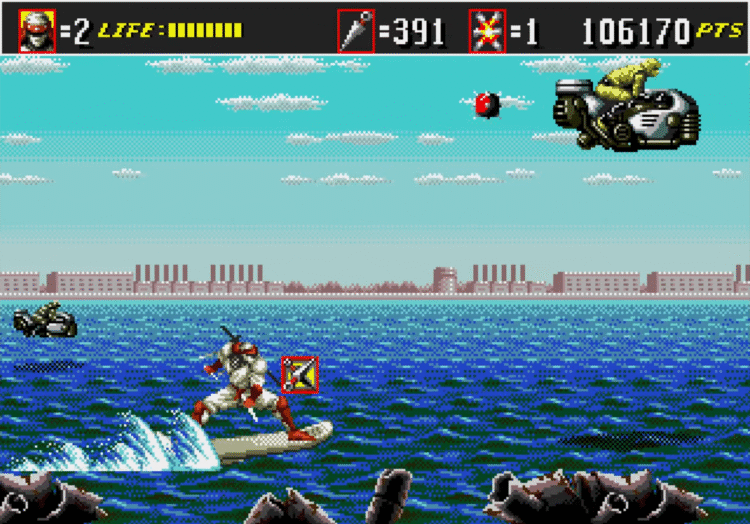Select the kunai shuriken ammo icon
The image size is (750, 524).
pos(356,31)
